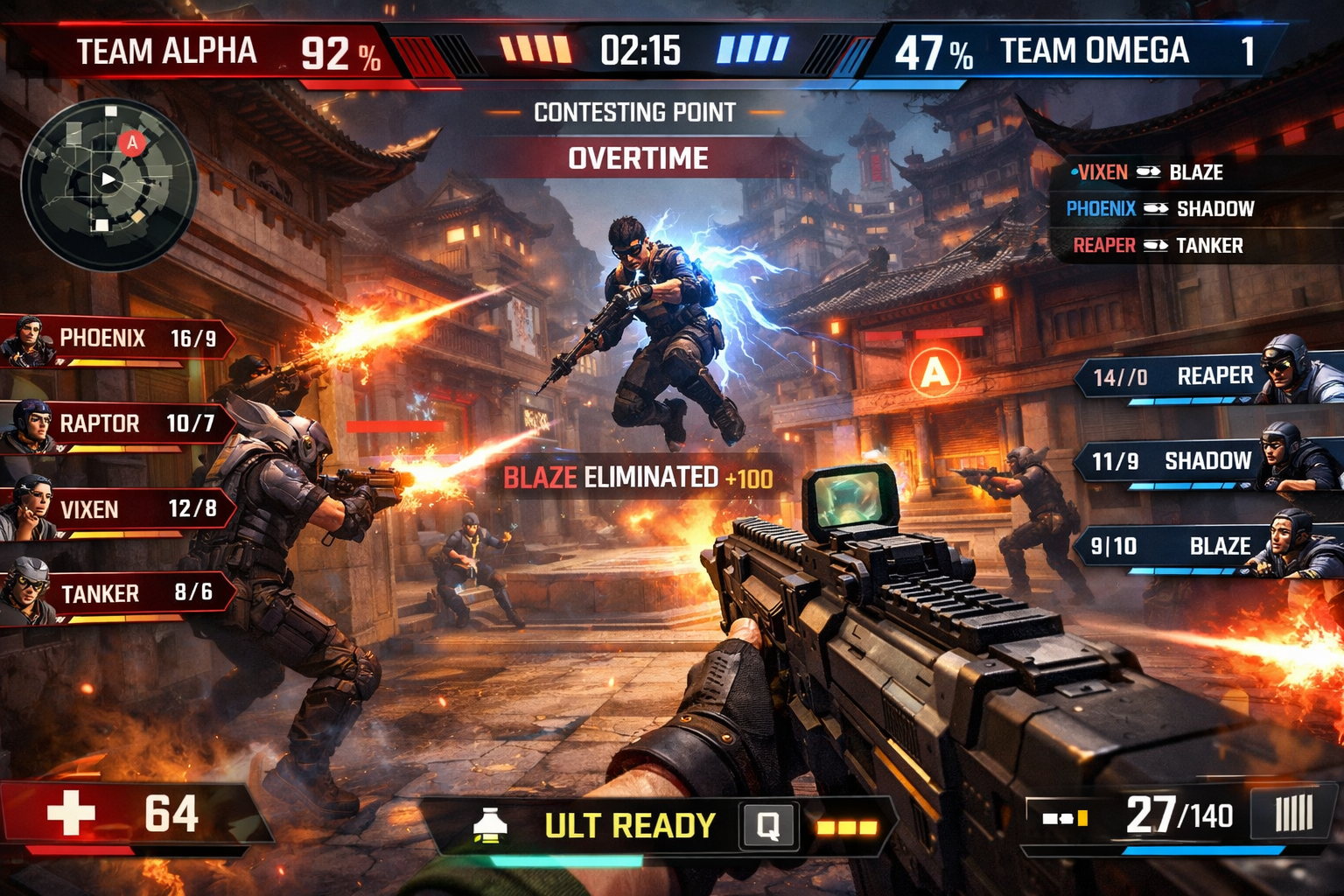Choose Raptor's player row
The height and width of the screenshot is (896, 1344).
point(118,424)
